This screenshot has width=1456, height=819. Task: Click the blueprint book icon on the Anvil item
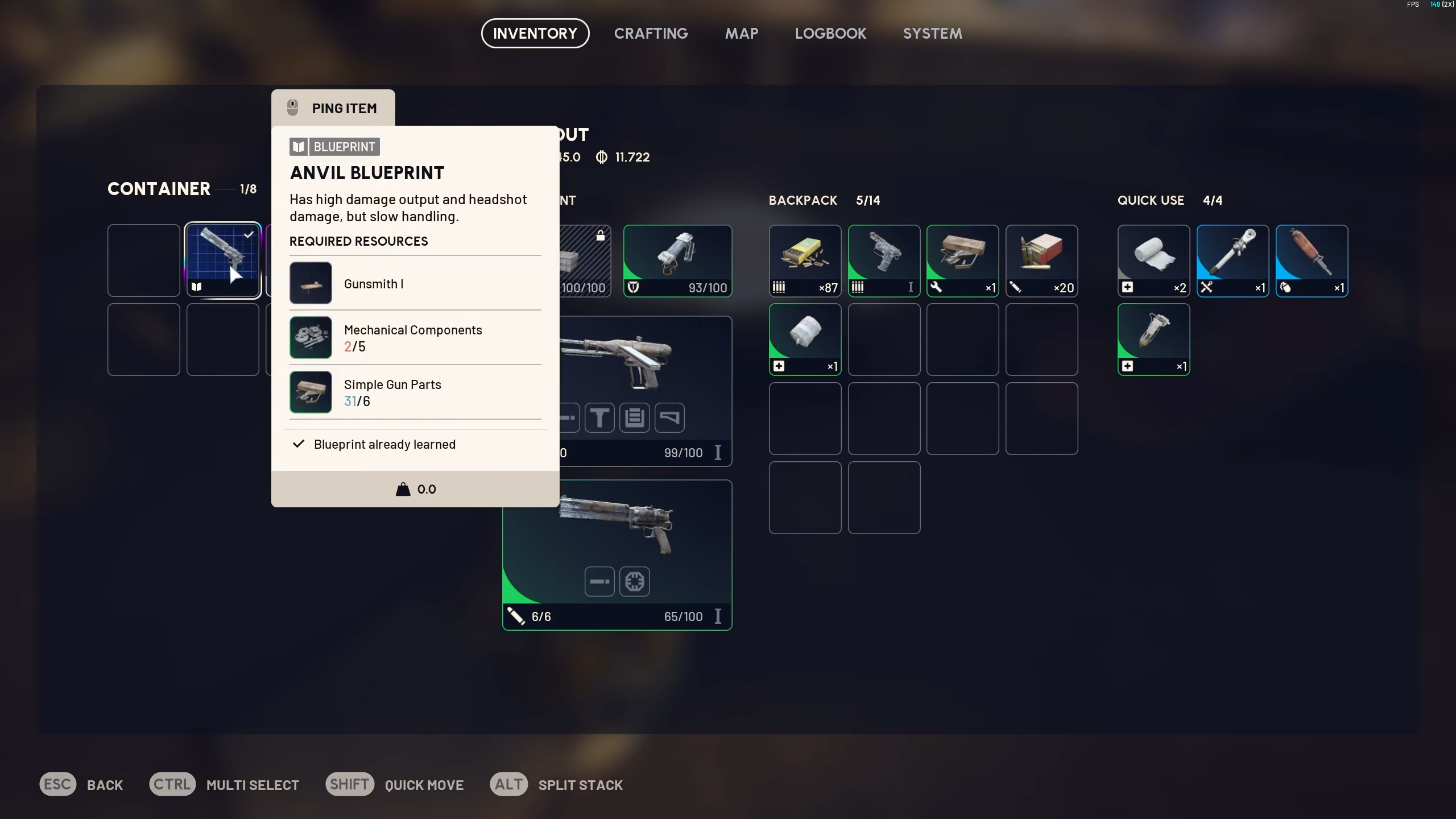click(x=197, y=287)
